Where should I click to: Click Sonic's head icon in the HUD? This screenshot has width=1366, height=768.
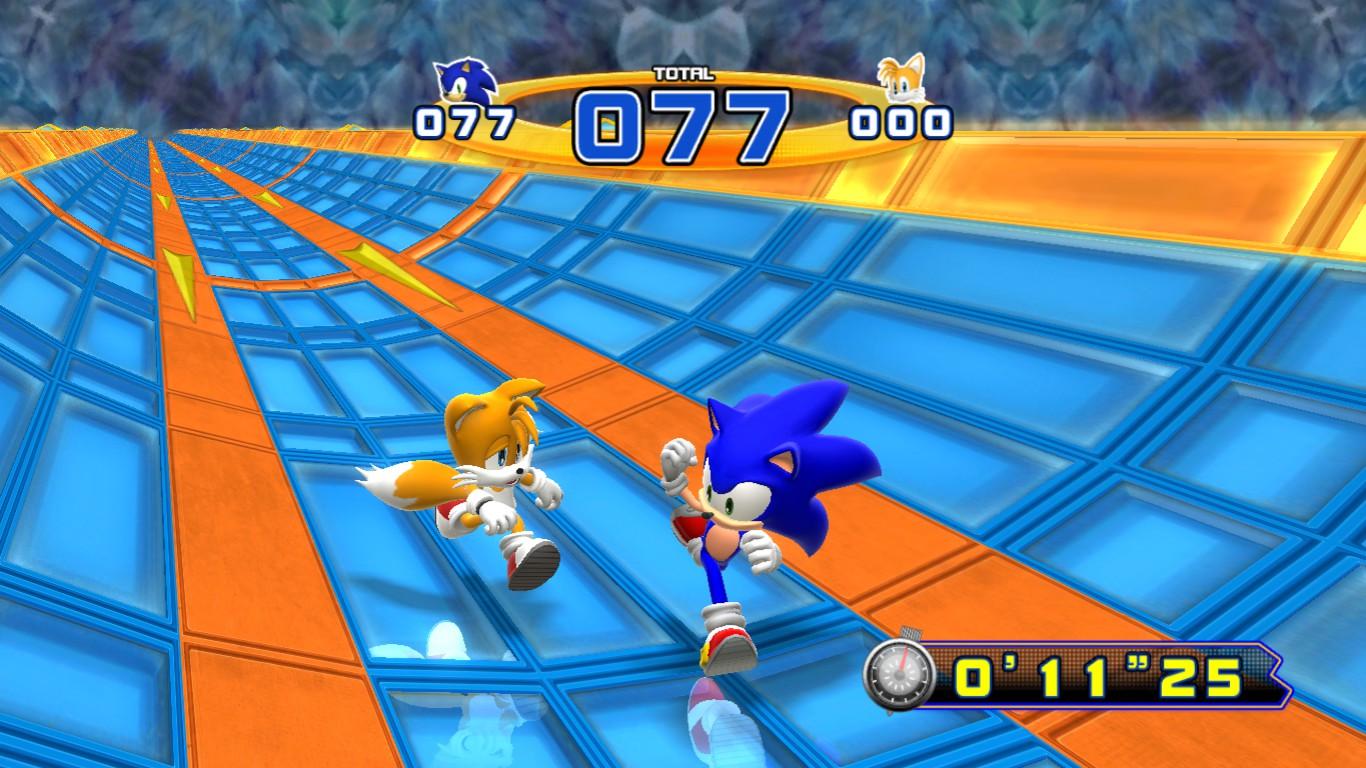click(466, 81)
